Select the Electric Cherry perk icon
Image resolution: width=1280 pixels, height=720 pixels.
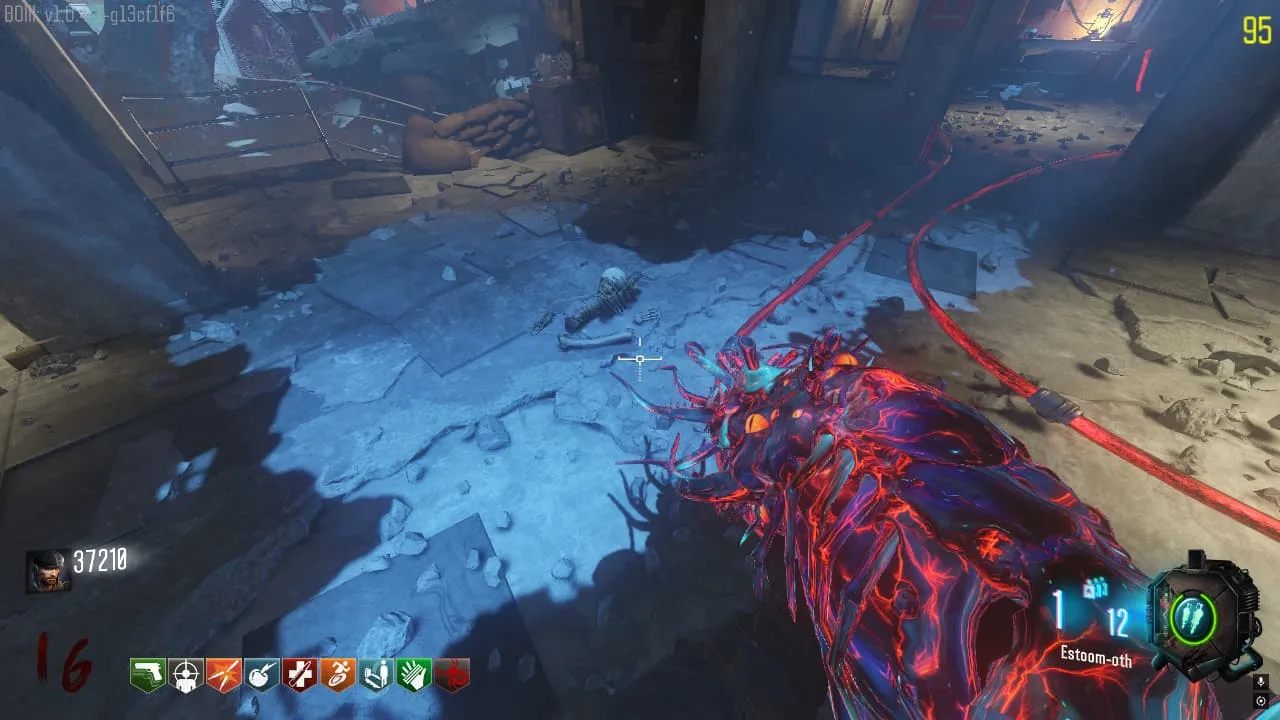pos(262,675)
